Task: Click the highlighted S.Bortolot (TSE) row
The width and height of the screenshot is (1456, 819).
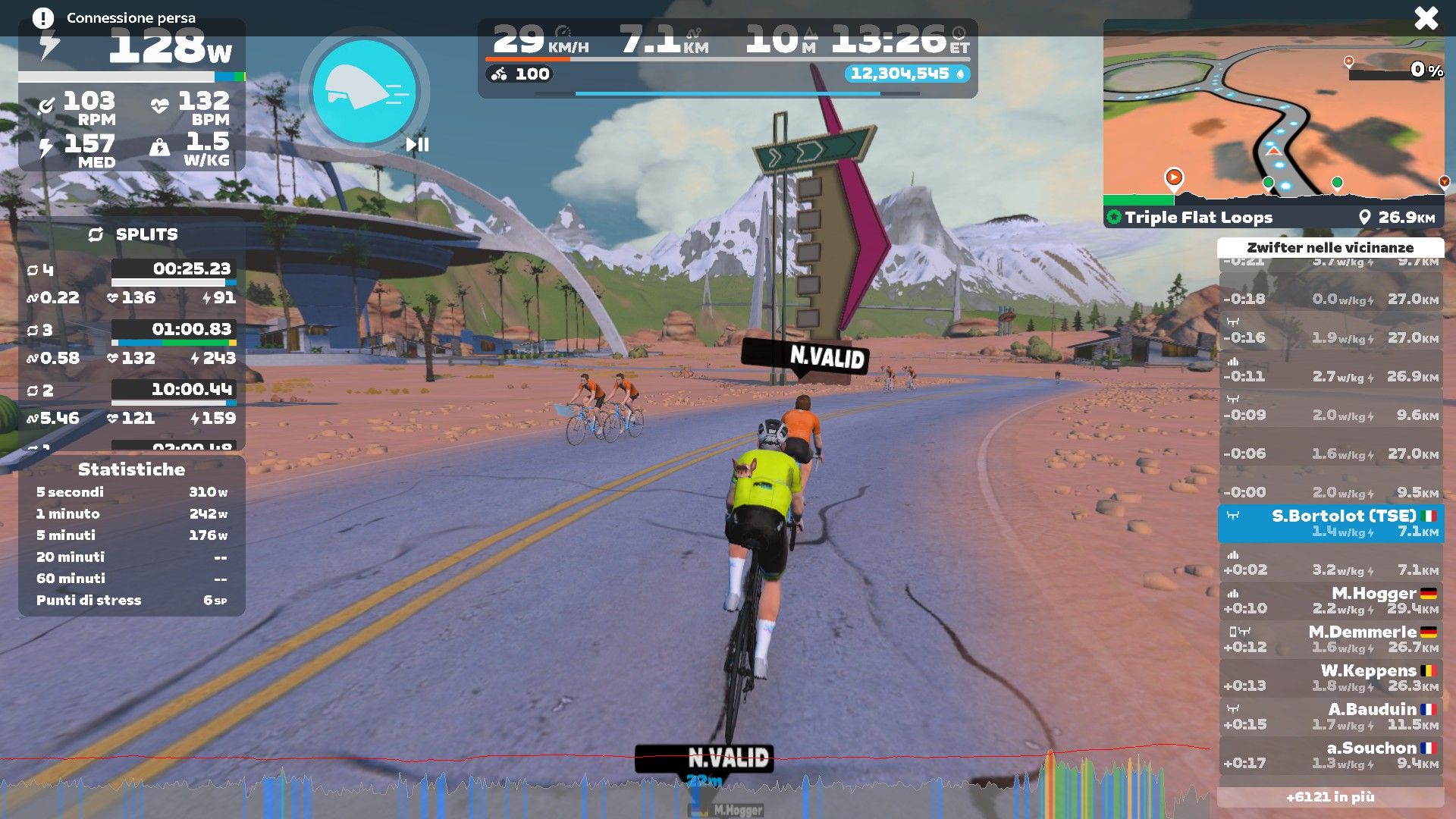Action: pyautogui.click(x=1331, y=523)
